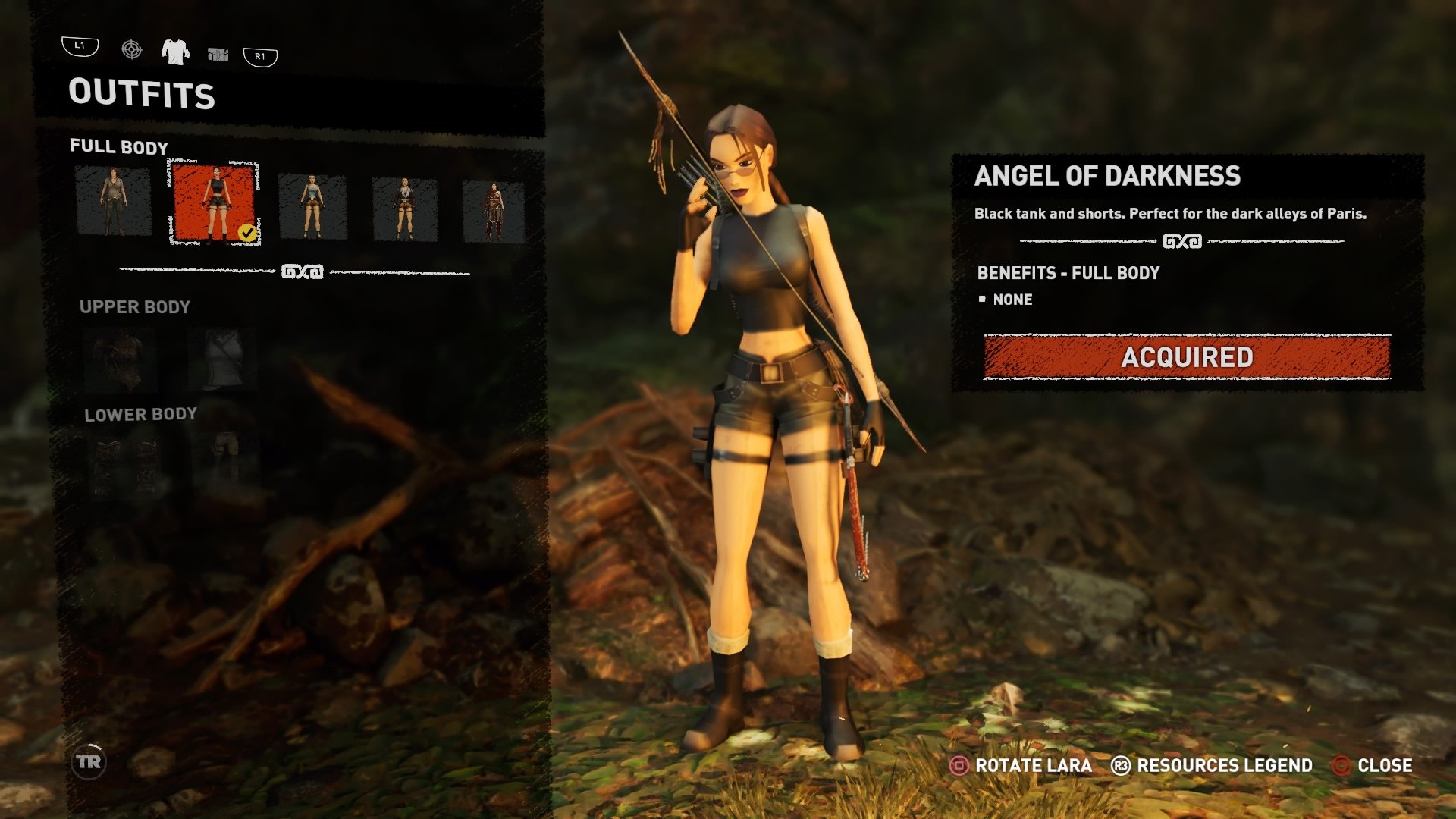Choose the Angel of Darkness outfit thumbnail

pyautogui.click(x=215, y=203)
